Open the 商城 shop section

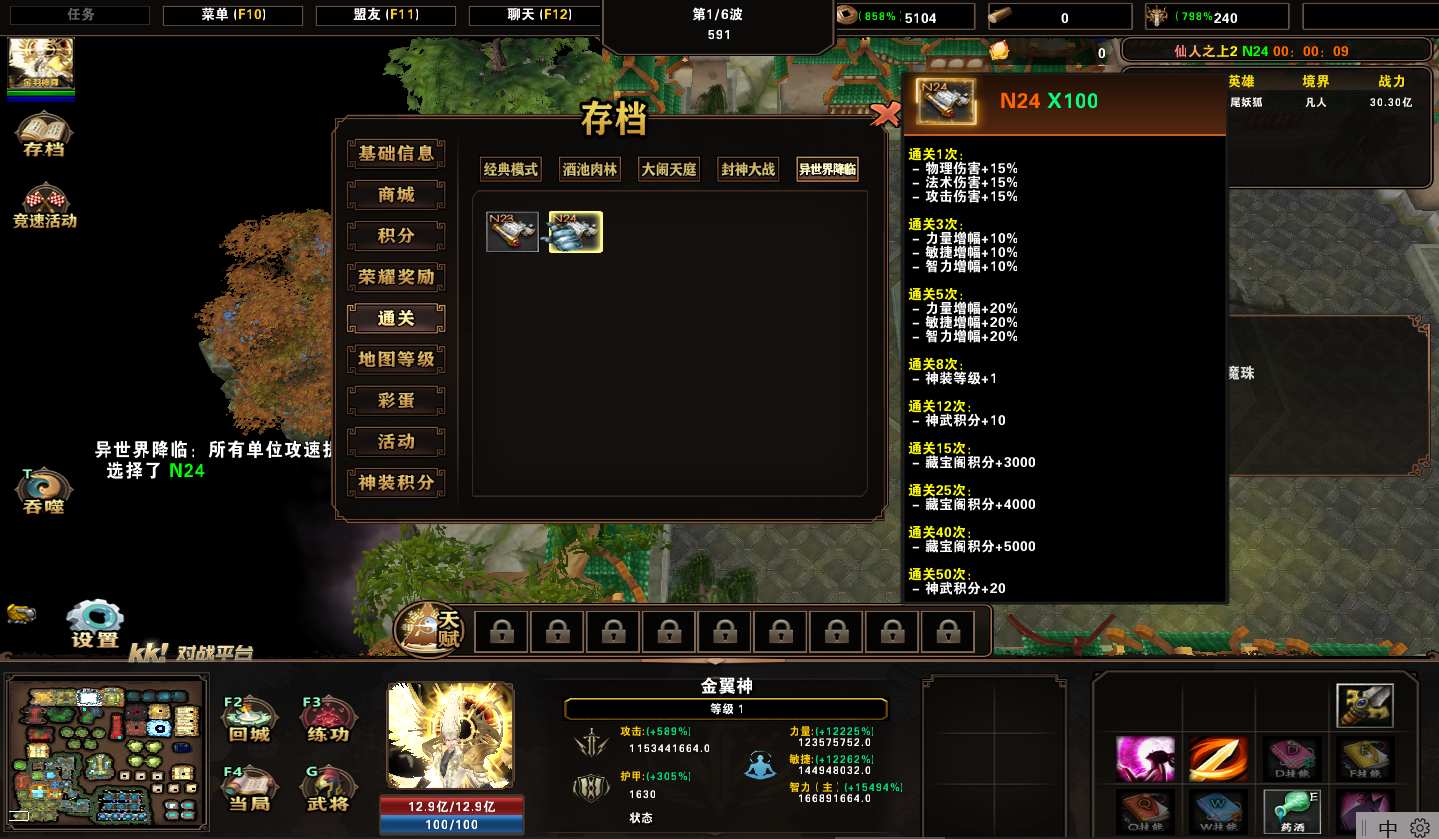(x=396, y=195)
